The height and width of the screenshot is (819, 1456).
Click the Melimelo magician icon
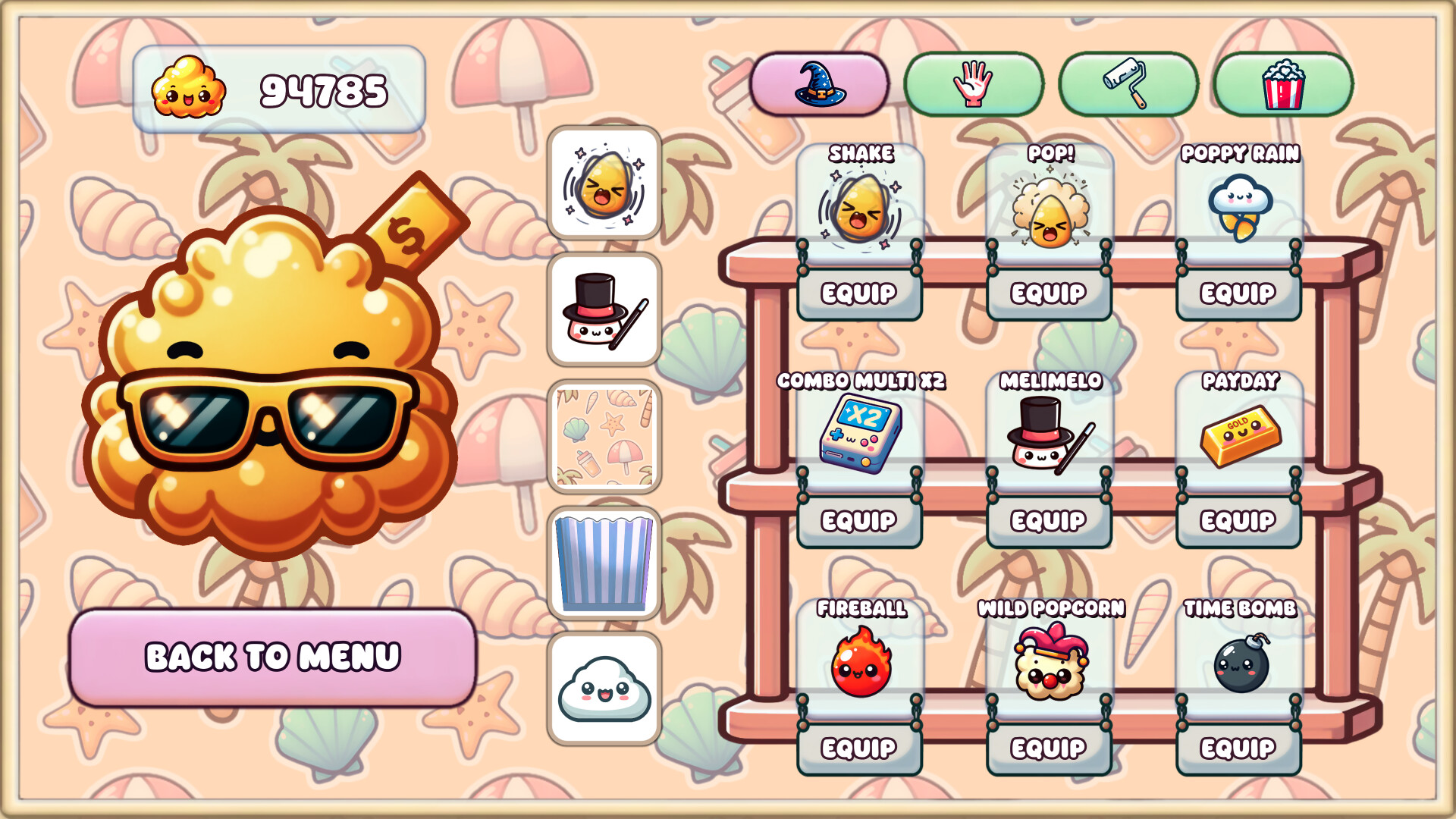[x=1050, y=432]
